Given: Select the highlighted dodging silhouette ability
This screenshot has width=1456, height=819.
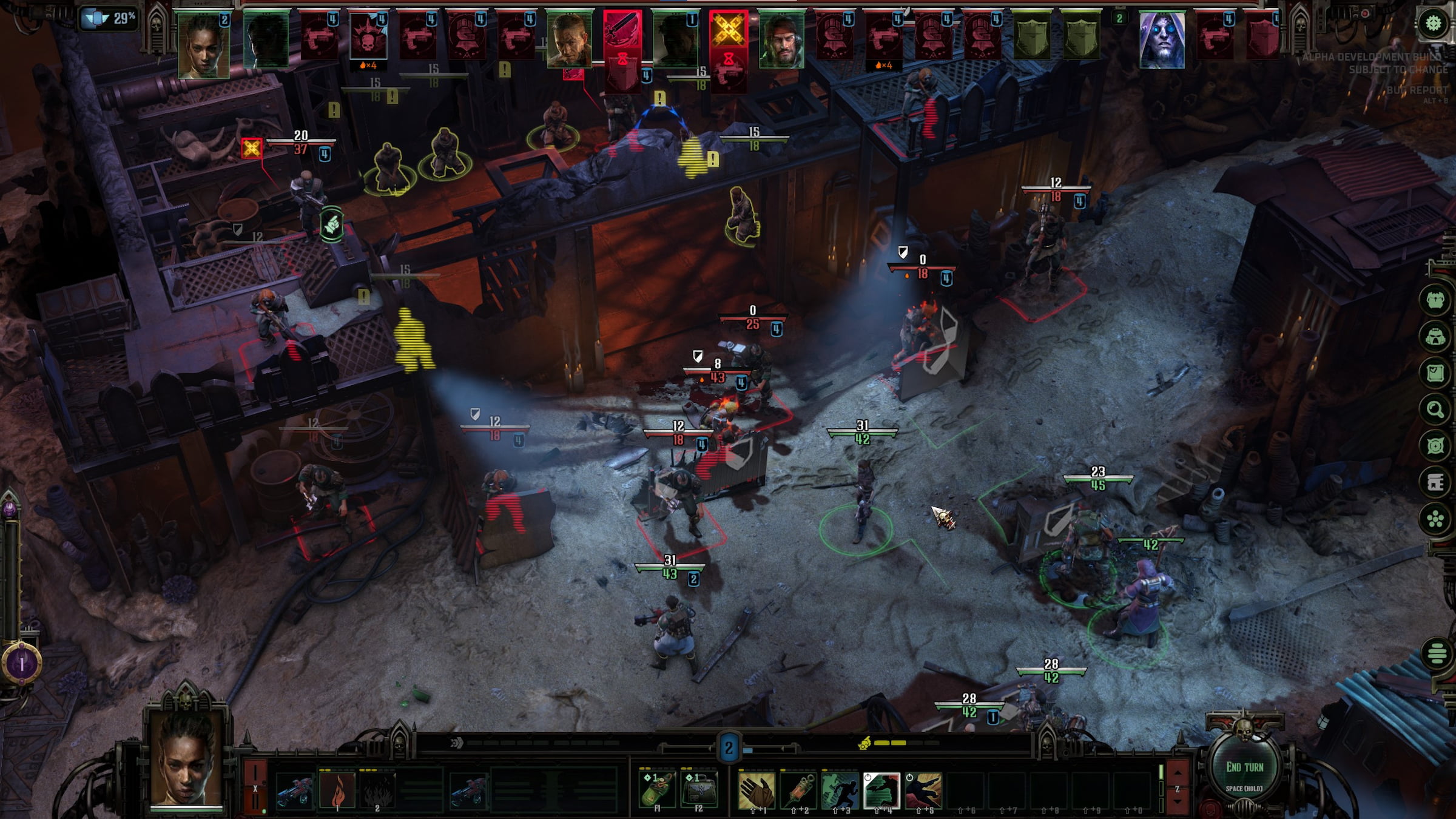Looking at the screenshot, I should point(881,790).
